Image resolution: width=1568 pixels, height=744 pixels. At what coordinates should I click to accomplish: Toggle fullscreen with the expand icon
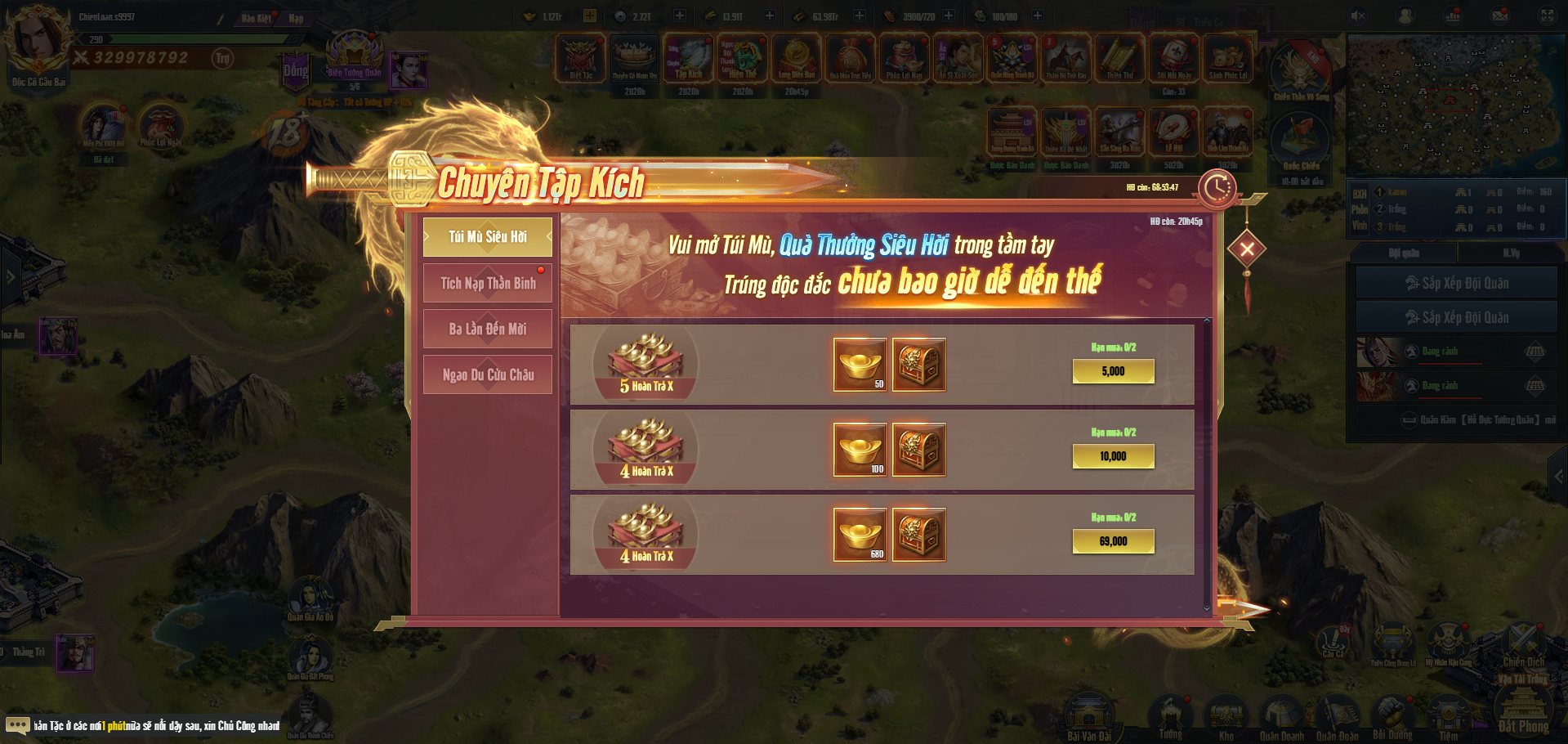1548,16
